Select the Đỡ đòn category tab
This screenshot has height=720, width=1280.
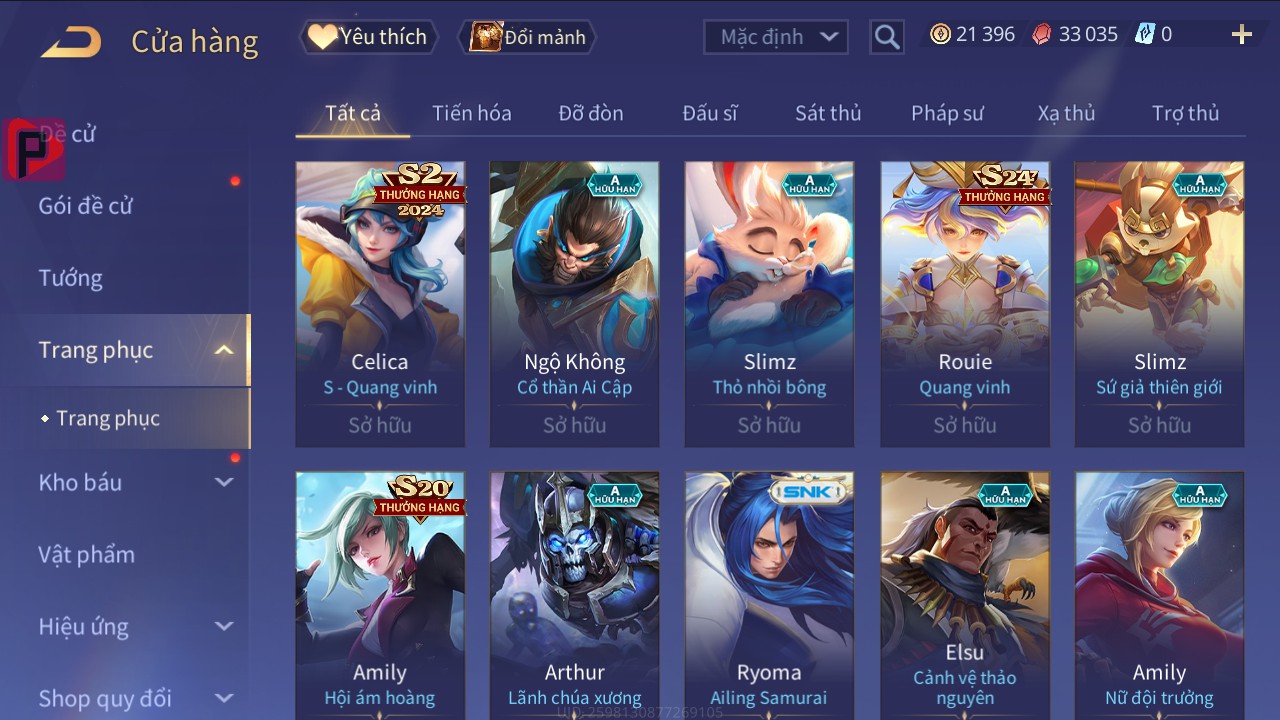pos(590,113)
